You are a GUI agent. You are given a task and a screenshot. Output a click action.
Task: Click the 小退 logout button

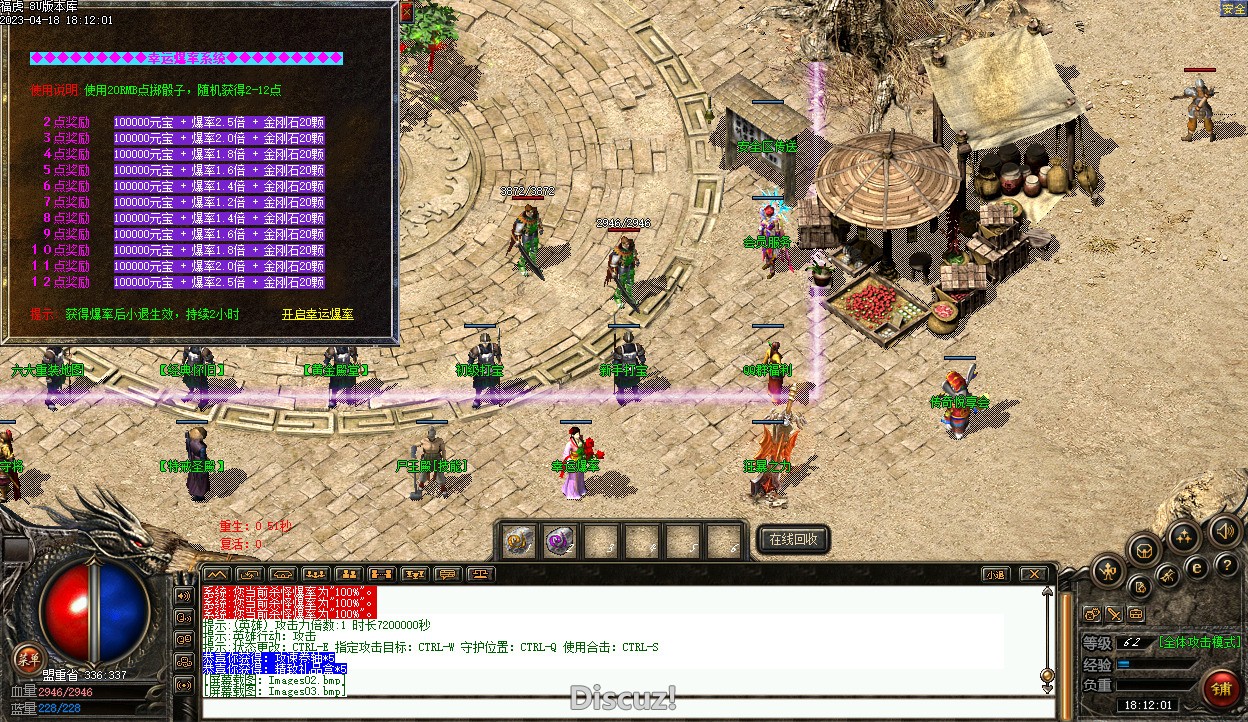pos(994,574)
